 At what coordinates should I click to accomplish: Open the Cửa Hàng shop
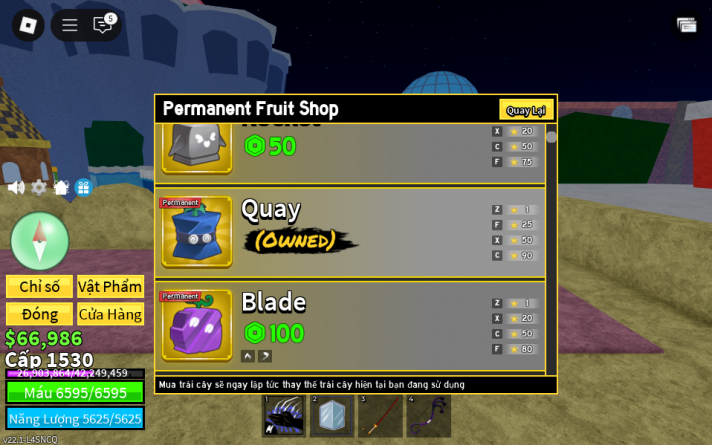[x=110, y=314]
